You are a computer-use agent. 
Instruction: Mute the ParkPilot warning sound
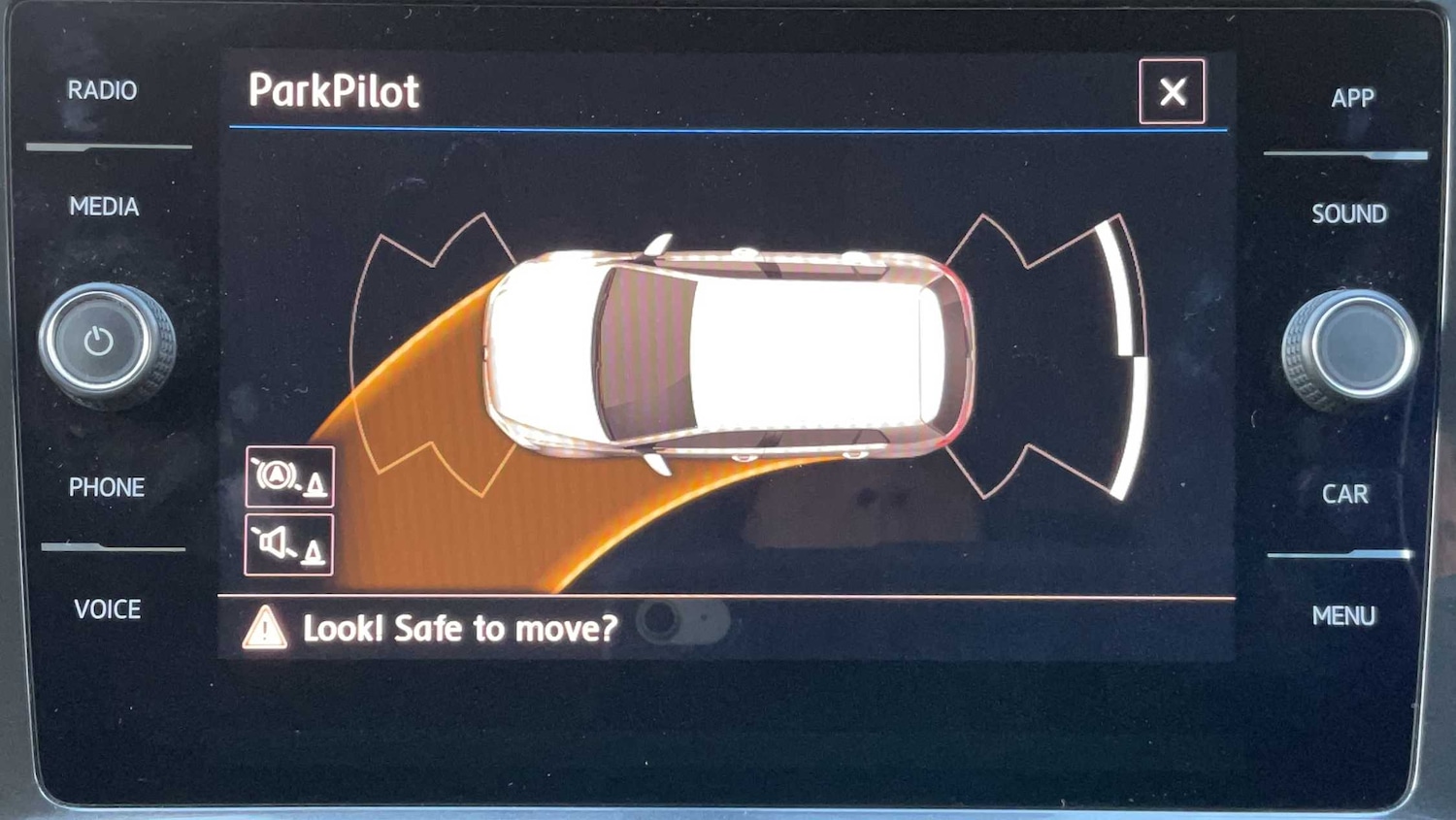289,545
